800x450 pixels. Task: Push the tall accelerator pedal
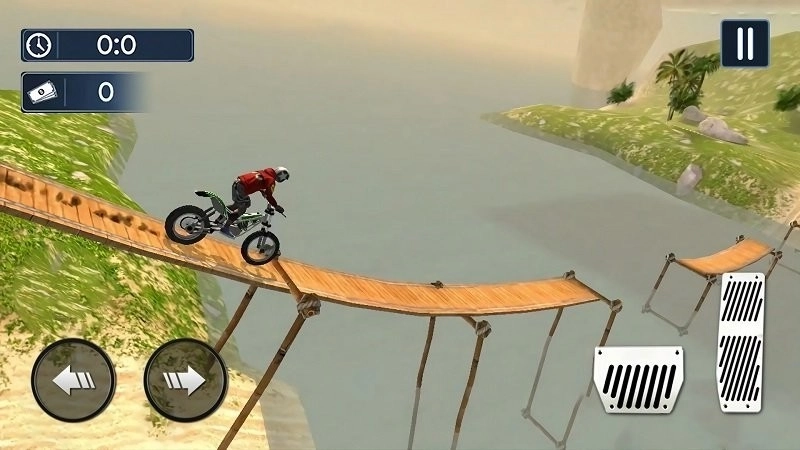point(741,342)
